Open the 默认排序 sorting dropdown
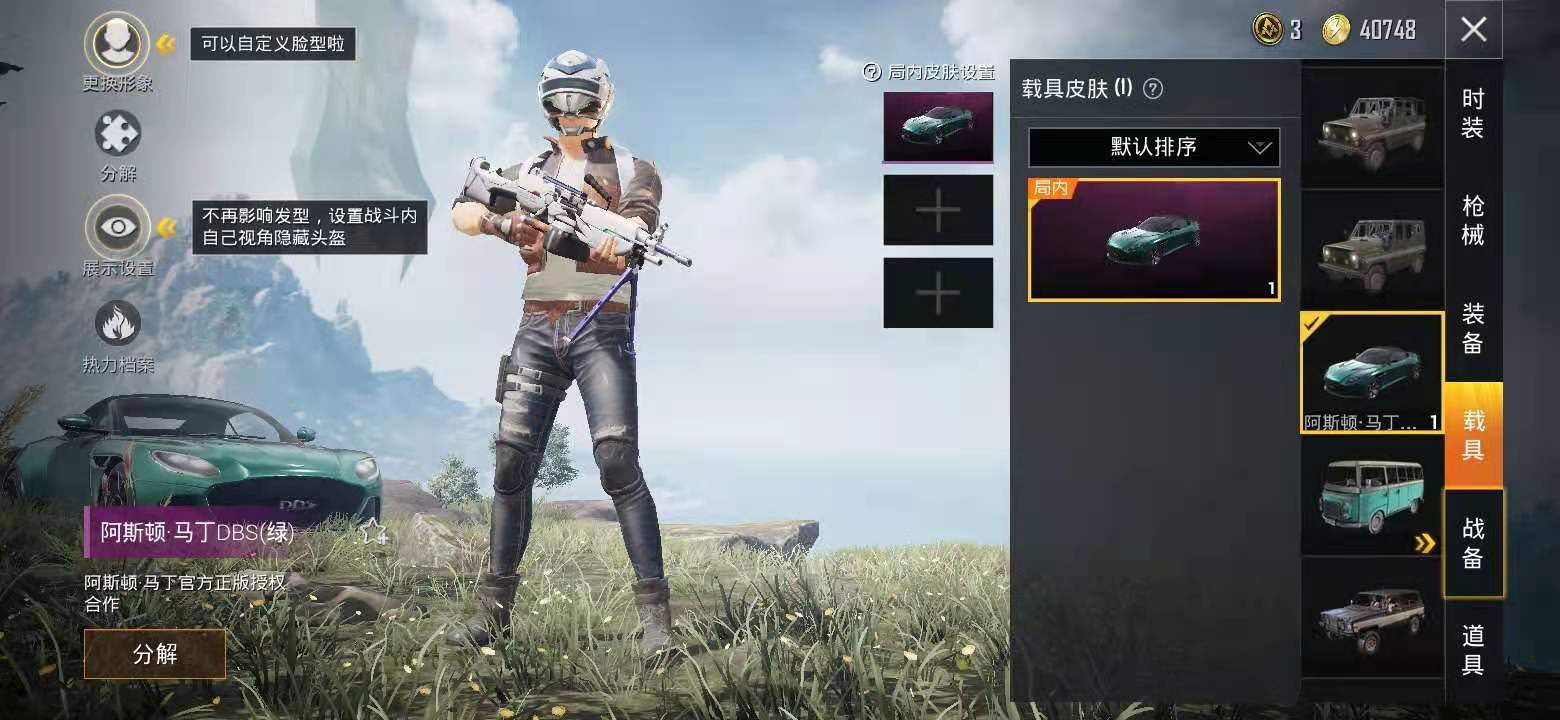The height and width of the screenshot is (720, 1560). pyautogui.click(x=1154, y=148)
